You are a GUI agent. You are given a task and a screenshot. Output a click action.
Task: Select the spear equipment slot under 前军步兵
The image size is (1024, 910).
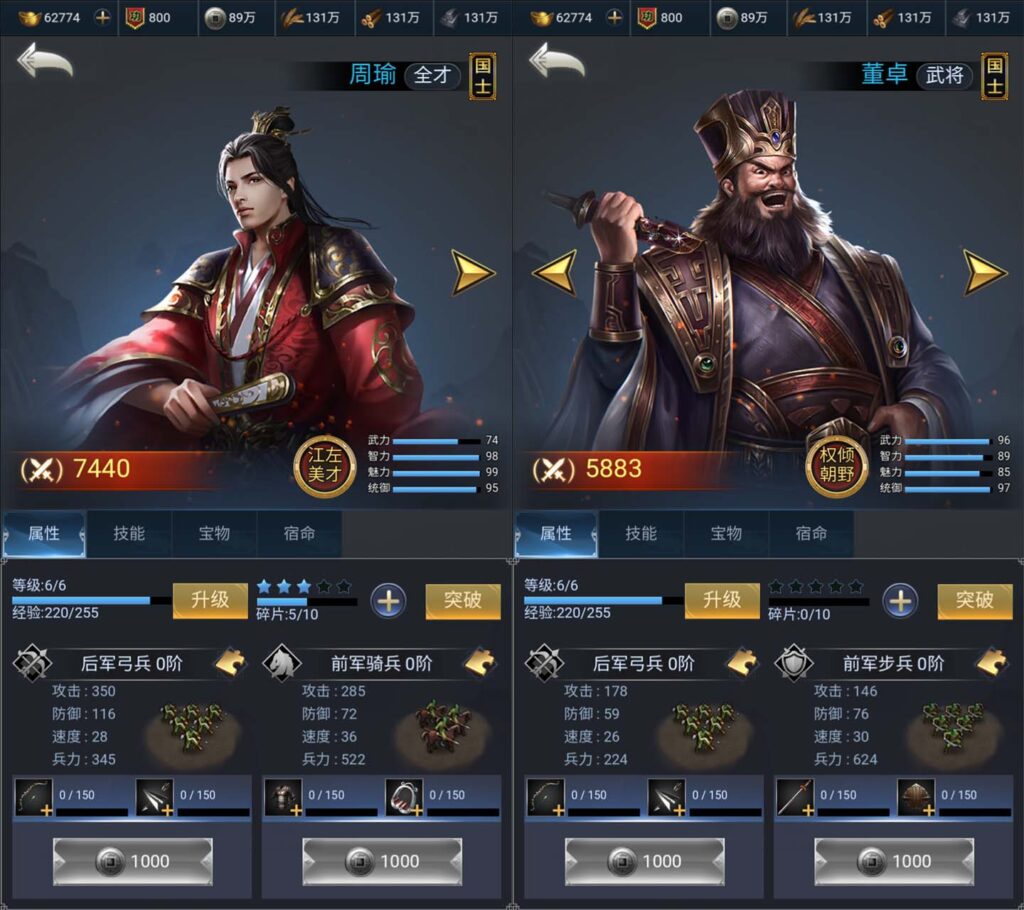coord(795,798)
